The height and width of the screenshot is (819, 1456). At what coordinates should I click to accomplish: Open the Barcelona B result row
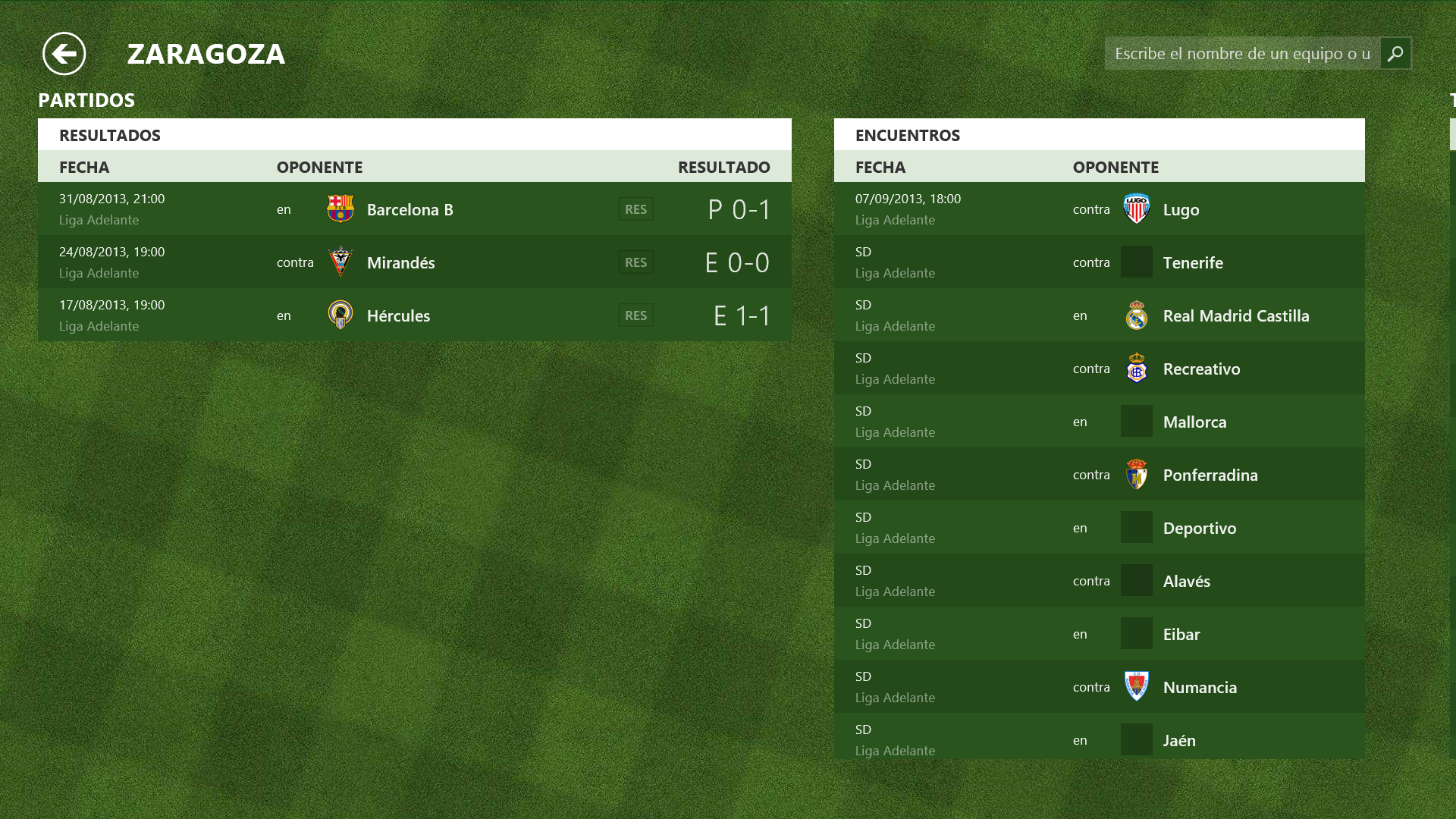(x=409, y=209)
